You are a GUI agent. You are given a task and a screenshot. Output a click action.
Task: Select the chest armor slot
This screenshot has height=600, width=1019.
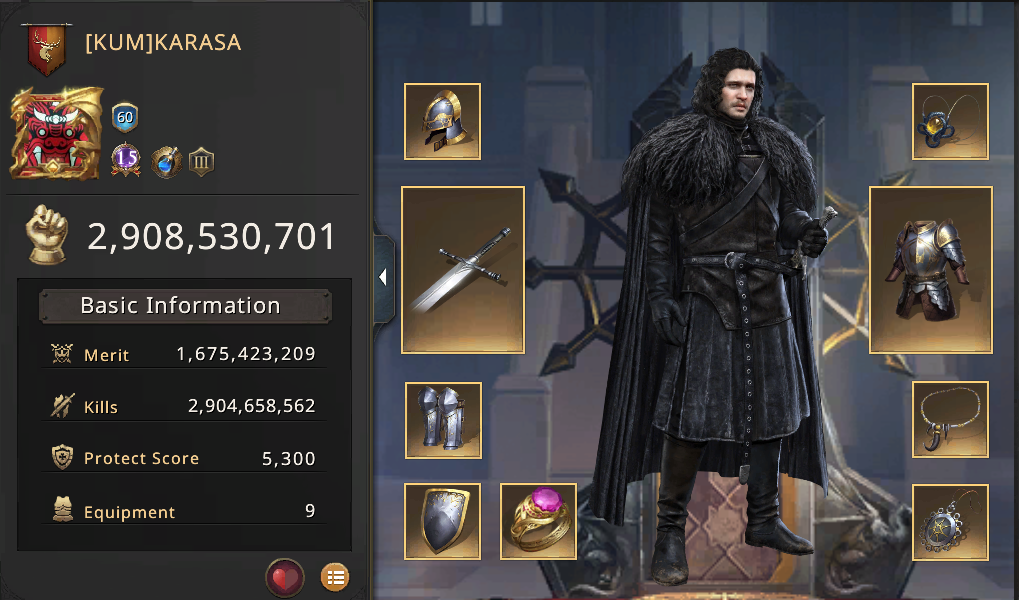pyautogui.click(x=931, y=269)
